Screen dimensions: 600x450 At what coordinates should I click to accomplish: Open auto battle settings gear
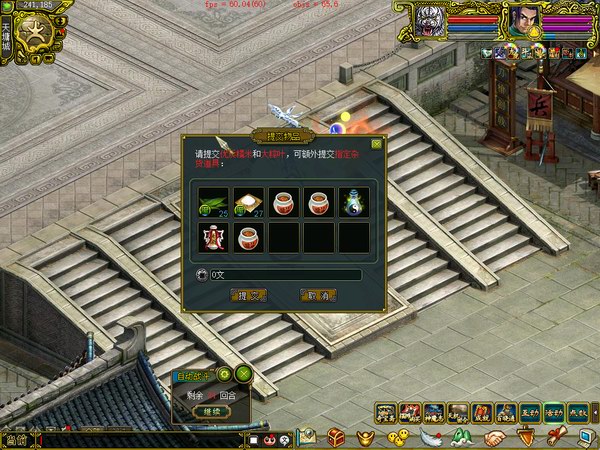[x=225, y=374]
